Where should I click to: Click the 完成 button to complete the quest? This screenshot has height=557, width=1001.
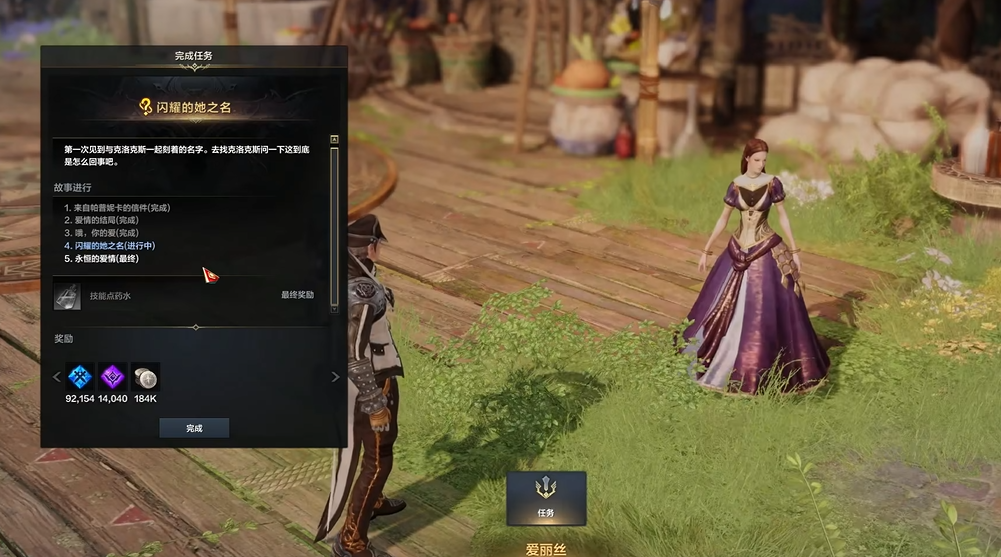[194, 428]
